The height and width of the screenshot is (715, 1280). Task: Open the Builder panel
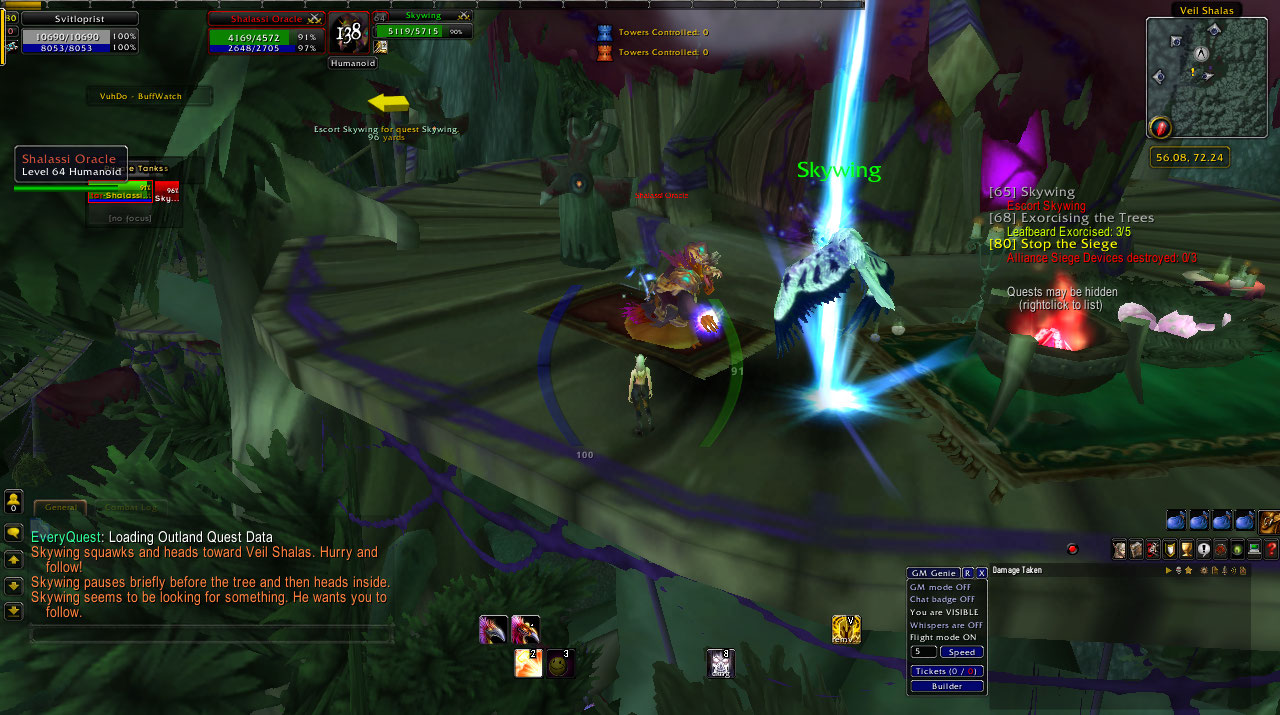(947, 686)
